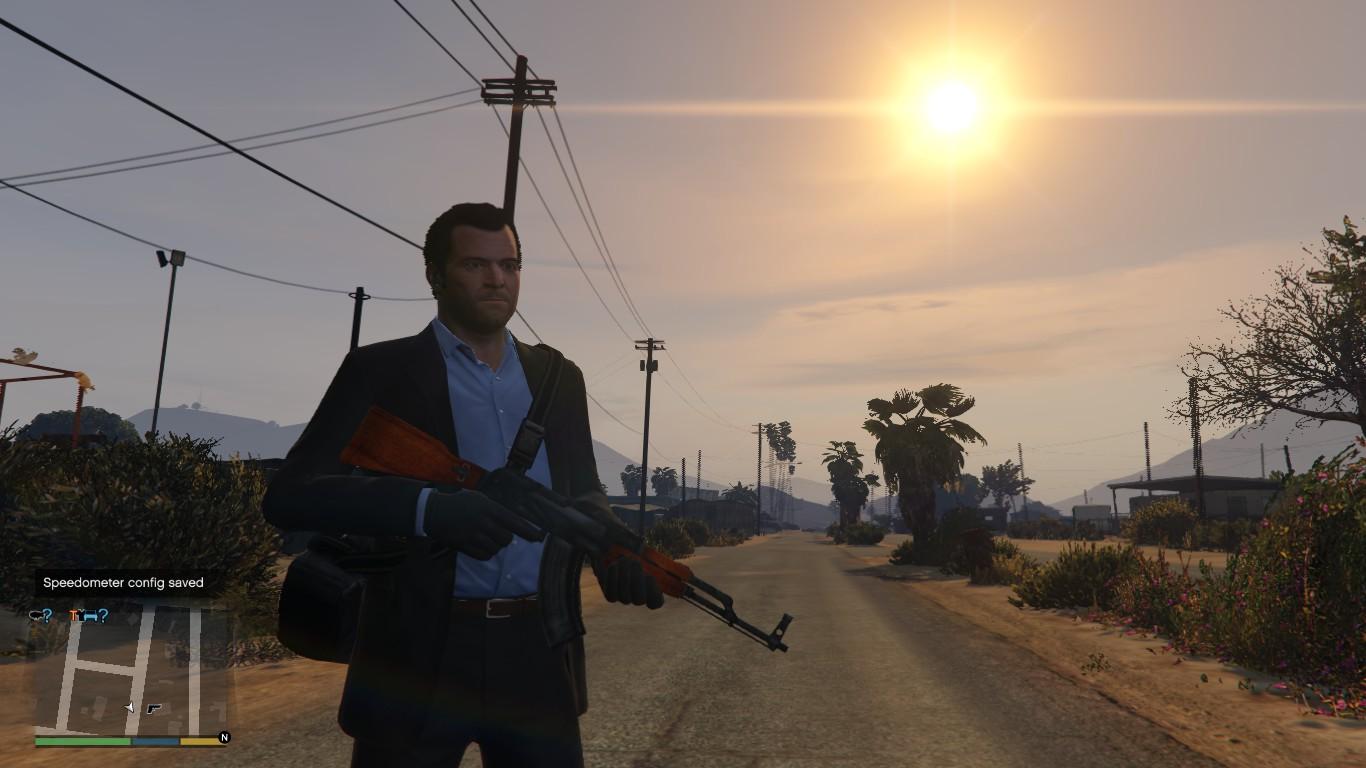The height and width of the screenshot is (768, 1366).
Task: Click the white player arrow on minimap
Action: point(129,707)
